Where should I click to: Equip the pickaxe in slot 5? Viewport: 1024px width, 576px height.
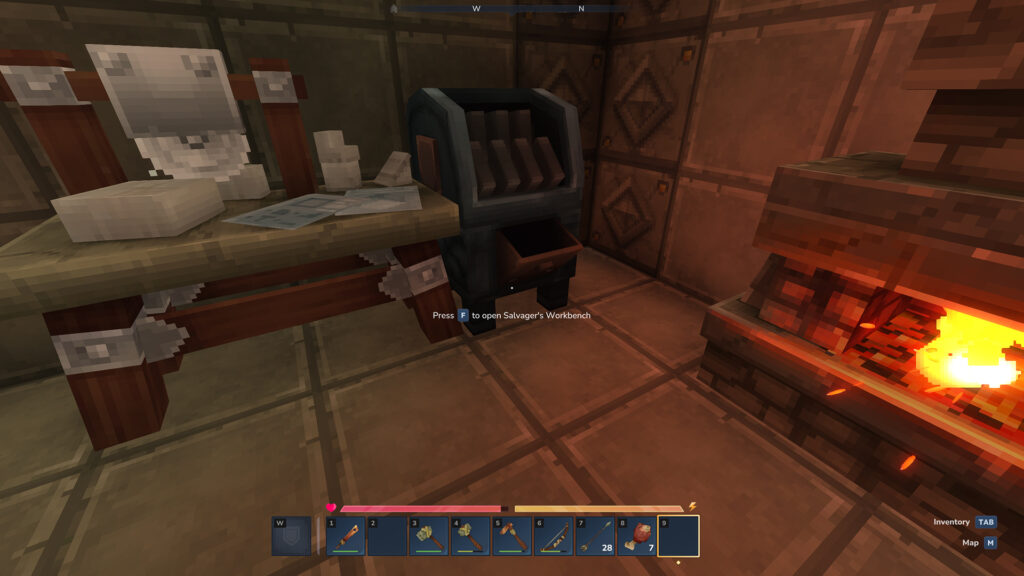pyautogui.click(x=511, y=536)
